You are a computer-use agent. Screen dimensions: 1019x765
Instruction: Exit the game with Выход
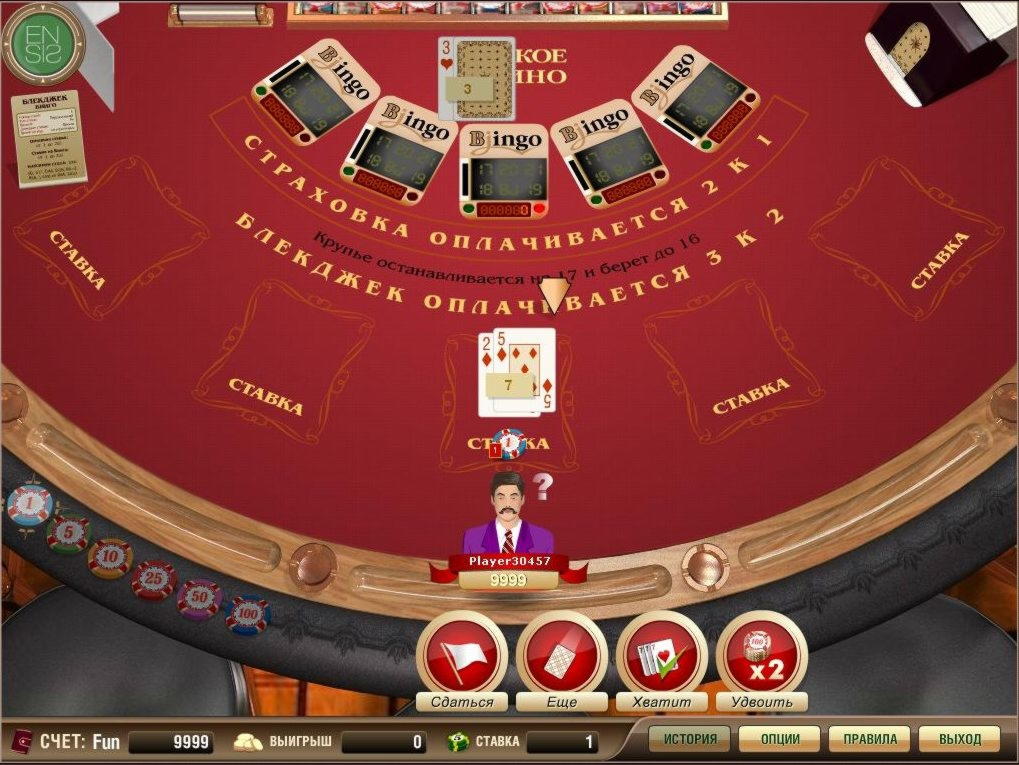(959, 740)
